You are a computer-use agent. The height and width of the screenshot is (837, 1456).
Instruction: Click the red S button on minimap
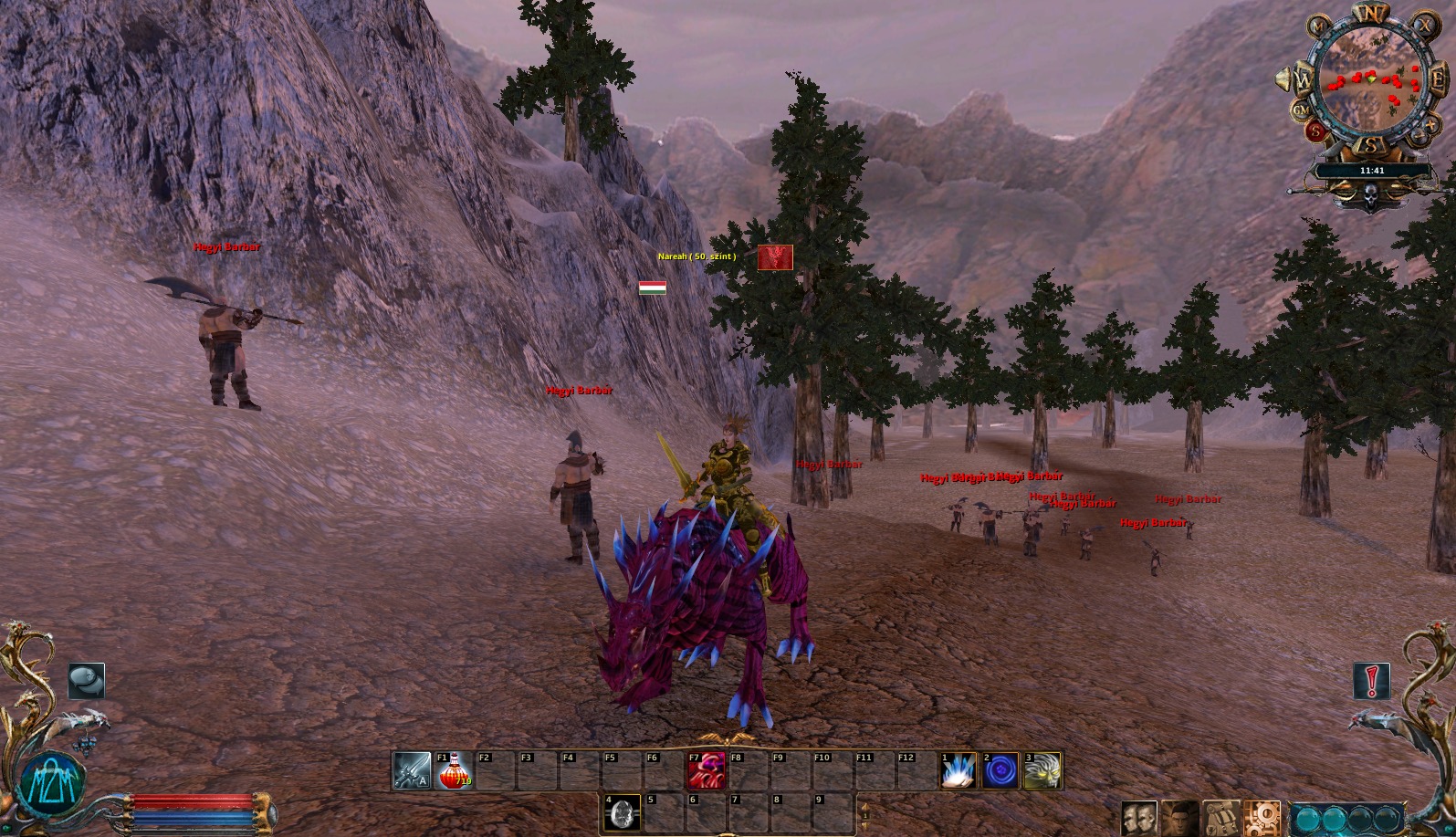pos(1315,132)
